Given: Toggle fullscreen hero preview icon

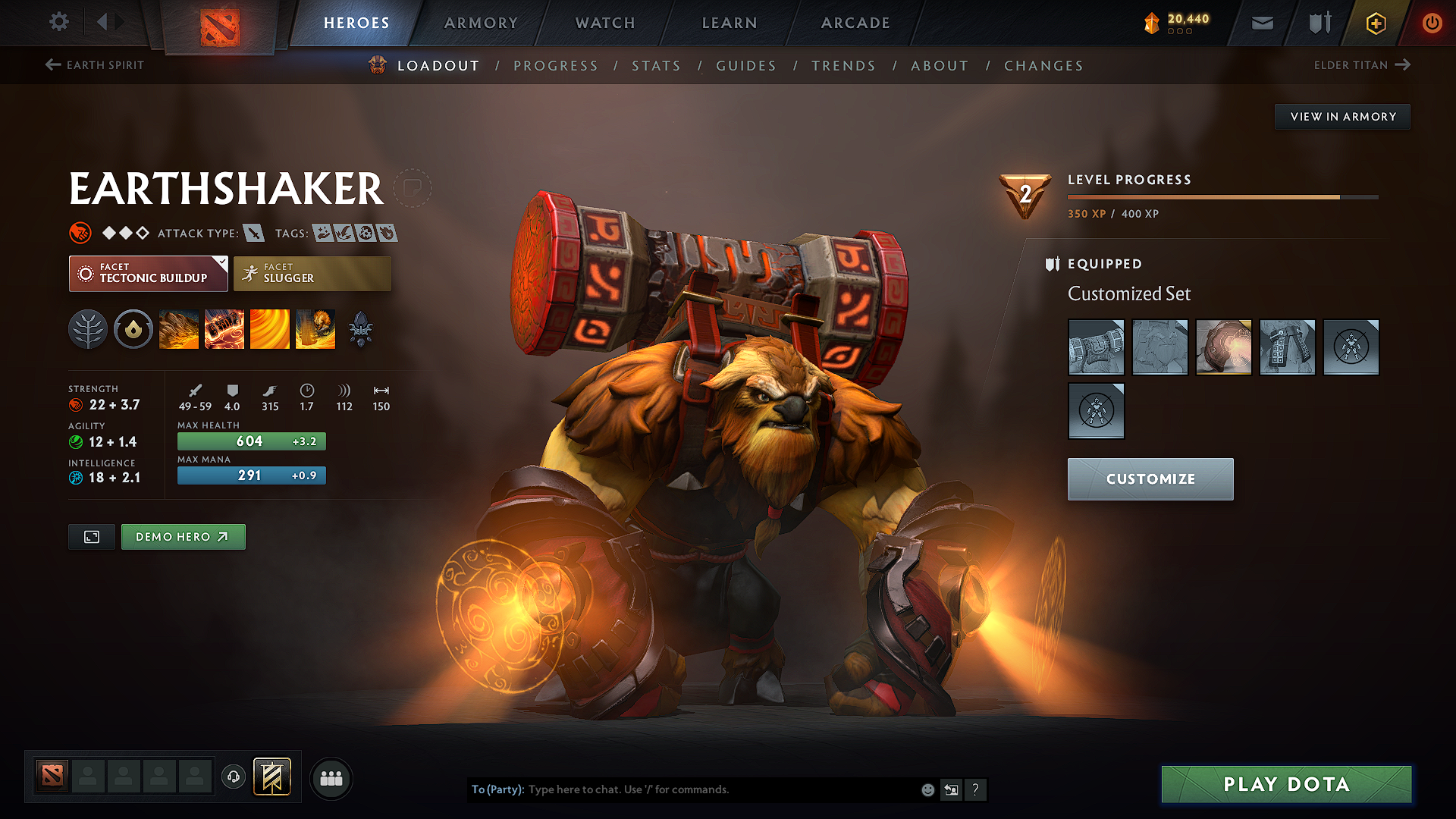Looking at the screenshot, I should (x=91, y=536).
